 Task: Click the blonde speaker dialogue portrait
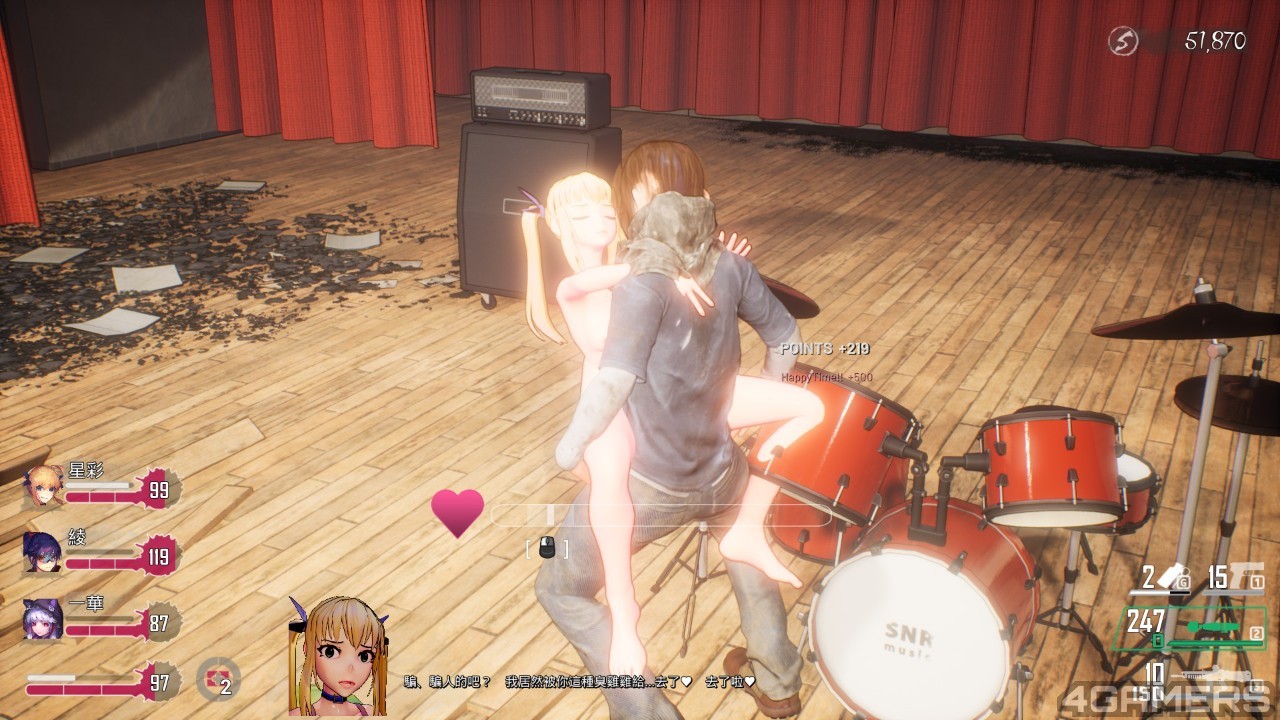coord(337,656)
